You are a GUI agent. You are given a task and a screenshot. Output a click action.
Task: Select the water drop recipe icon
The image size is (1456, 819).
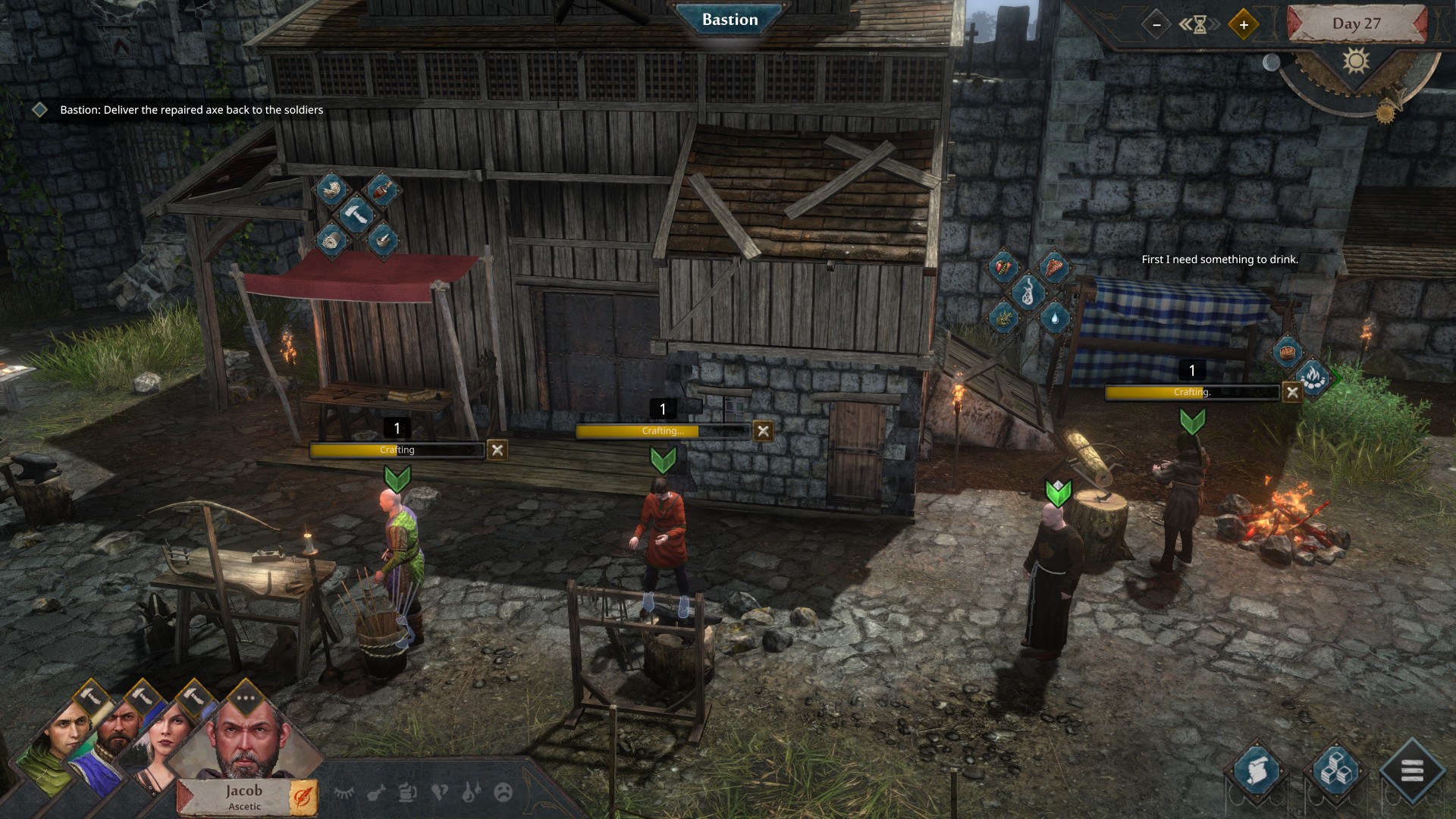point(1054,317)
